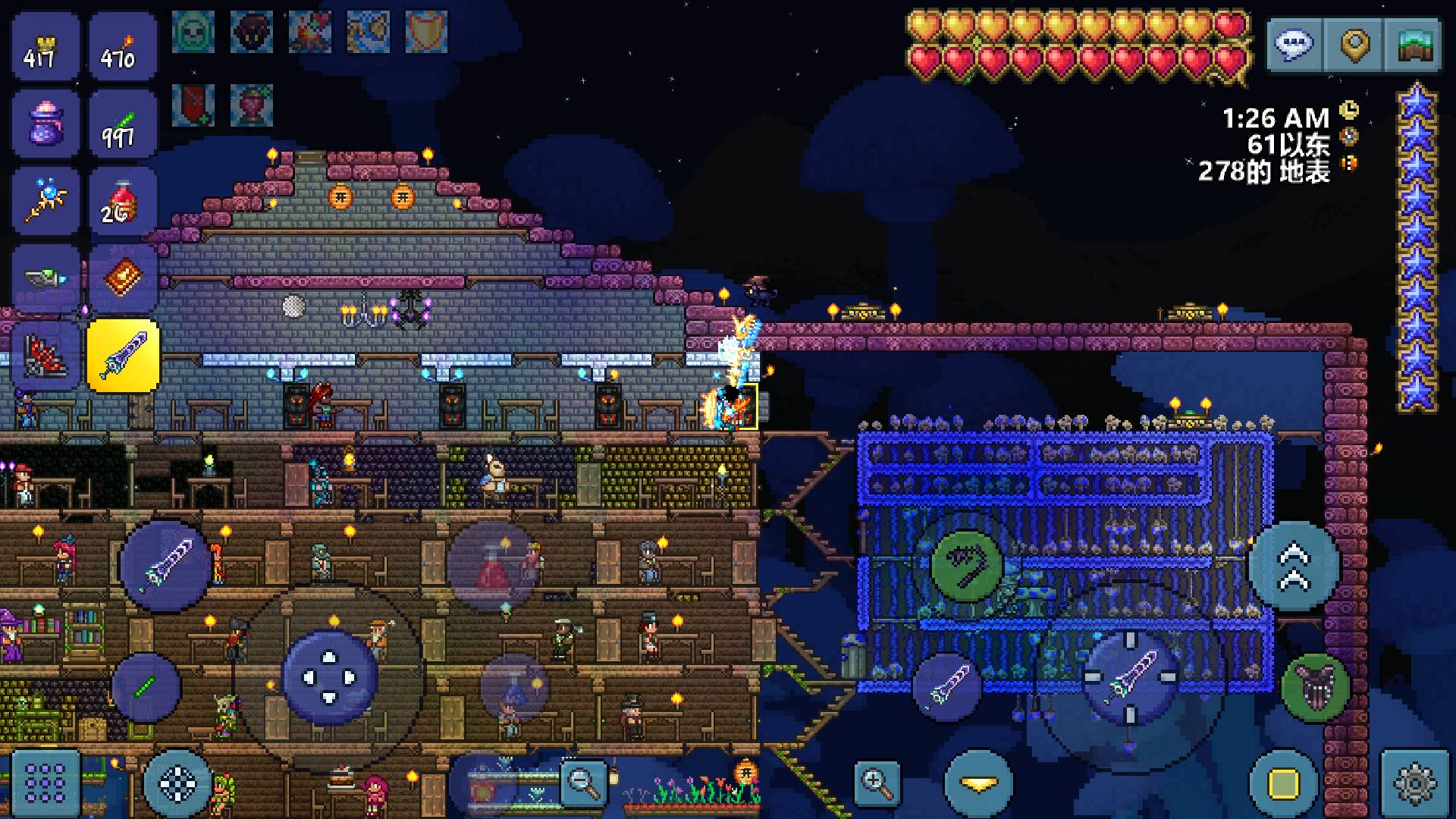
Task: Select the highlighted sword hotbar slot
Action: [x=124, y=356]
